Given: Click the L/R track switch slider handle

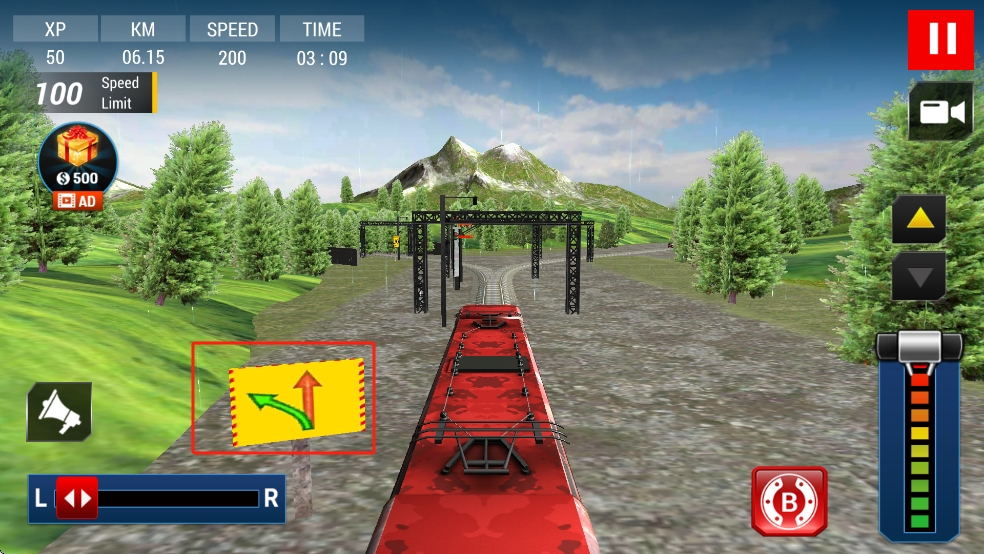Looking at the screenshot, I should (x=77, y=497).
